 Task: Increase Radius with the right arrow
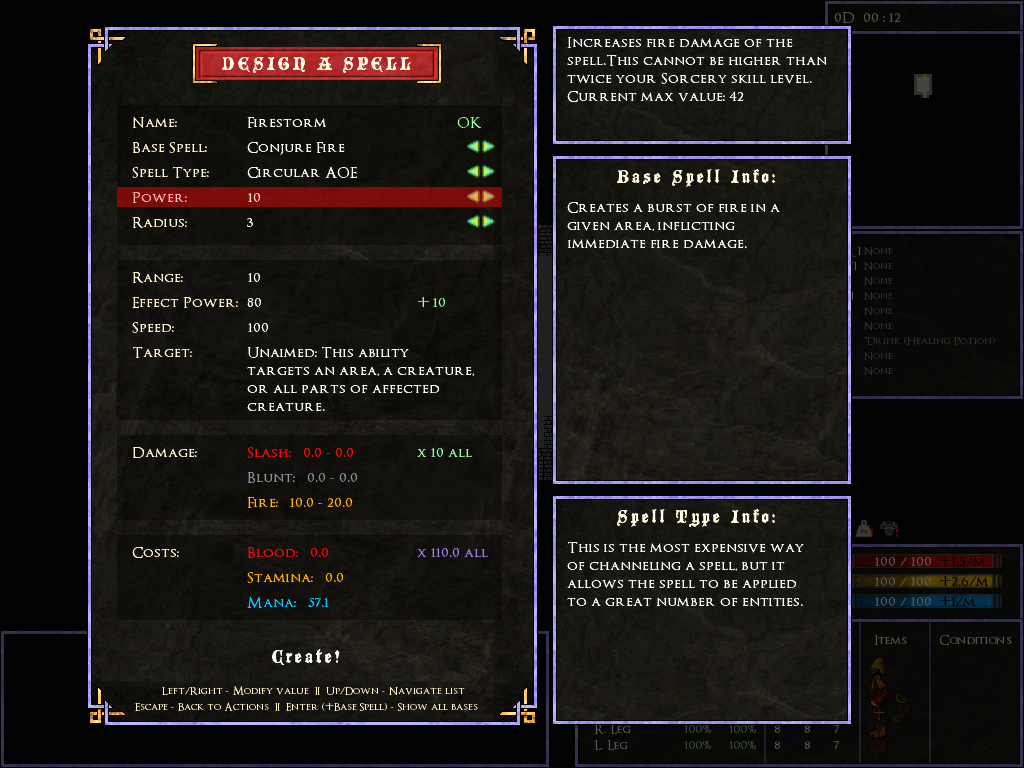click(489, 222)
